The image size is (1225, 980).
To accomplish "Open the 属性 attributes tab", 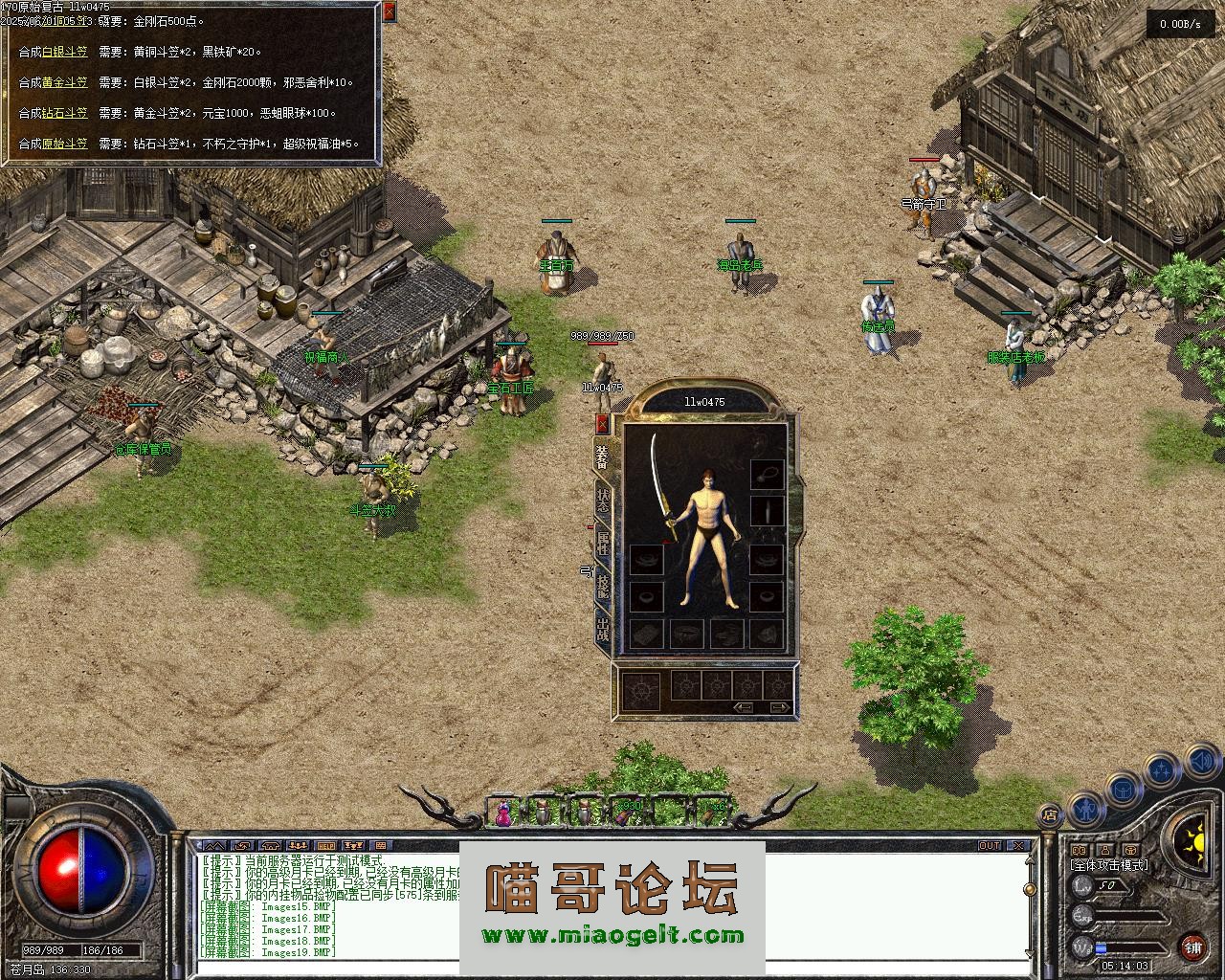I will 603,544.
